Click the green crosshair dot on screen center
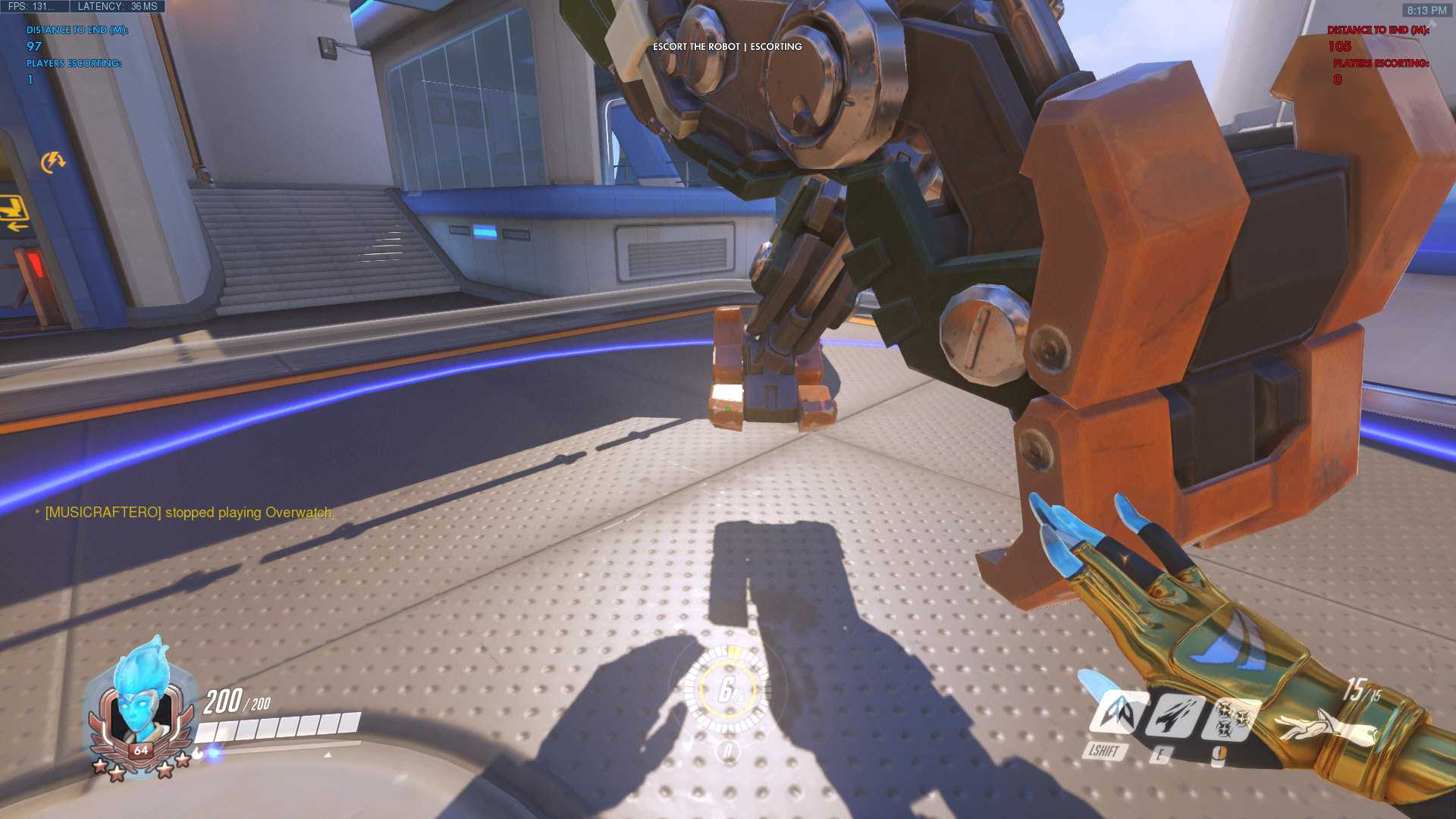The image size is (1456, 819). click(727, 408)
